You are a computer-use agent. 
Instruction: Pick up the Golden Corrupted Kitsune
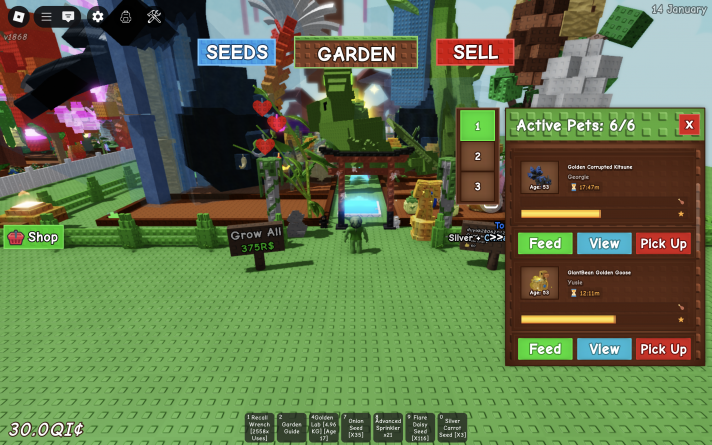(663, 244)
